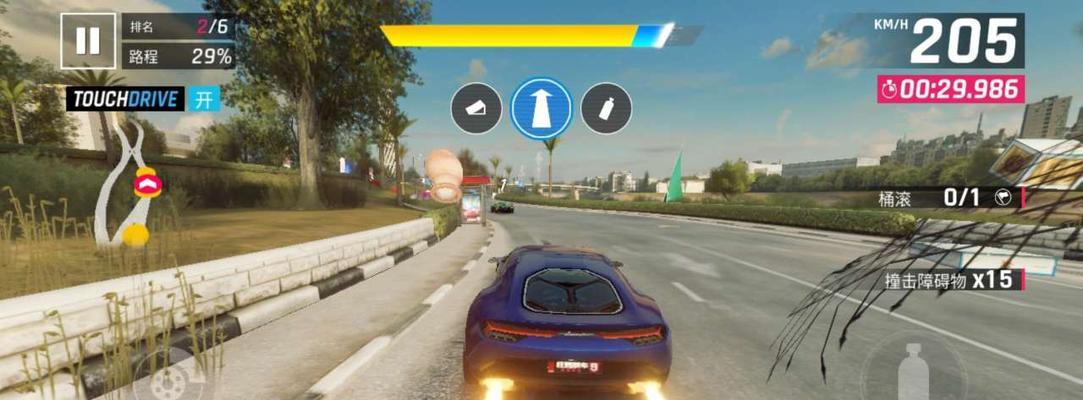
Task: Select the straight arrow route icon
Action: [541, 108]
